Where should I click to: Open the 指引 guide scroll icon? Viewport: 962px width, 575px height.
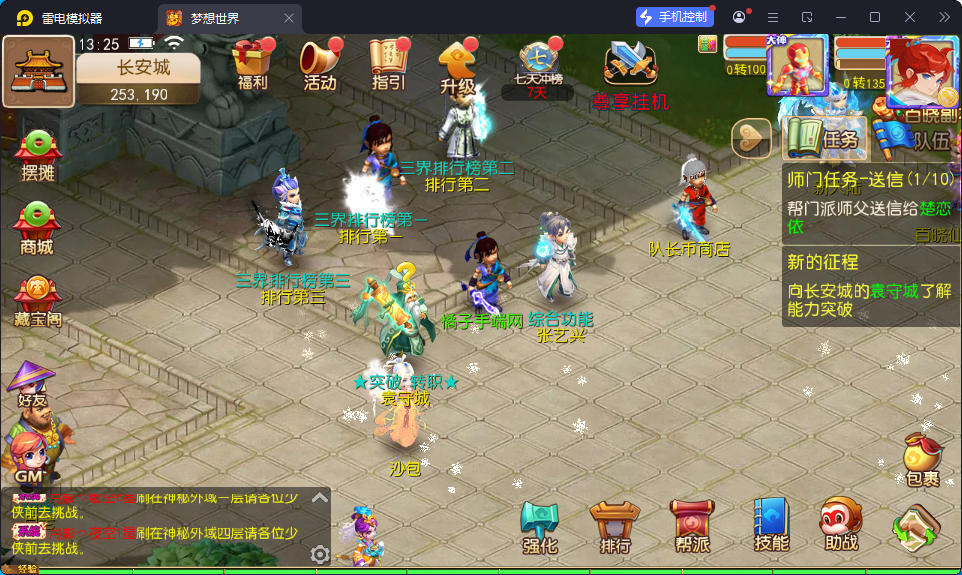click(388, 64)
